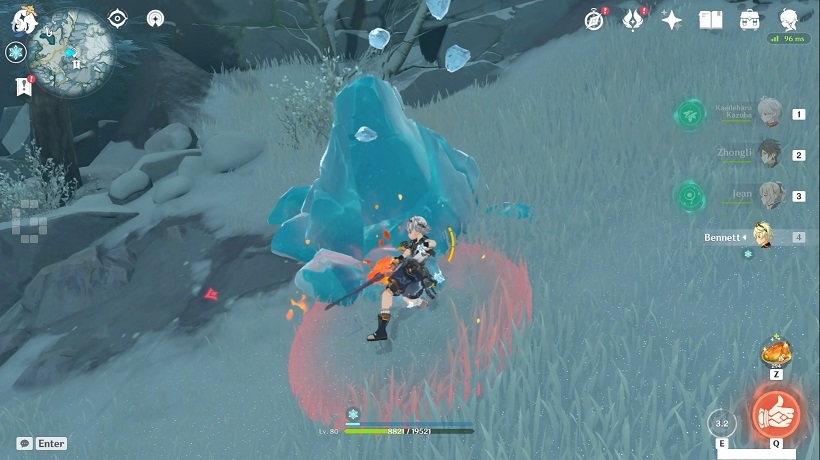Open the Inventory backpack icon
Viewport: 820px width, 460px height.
[x=749, y=20]
